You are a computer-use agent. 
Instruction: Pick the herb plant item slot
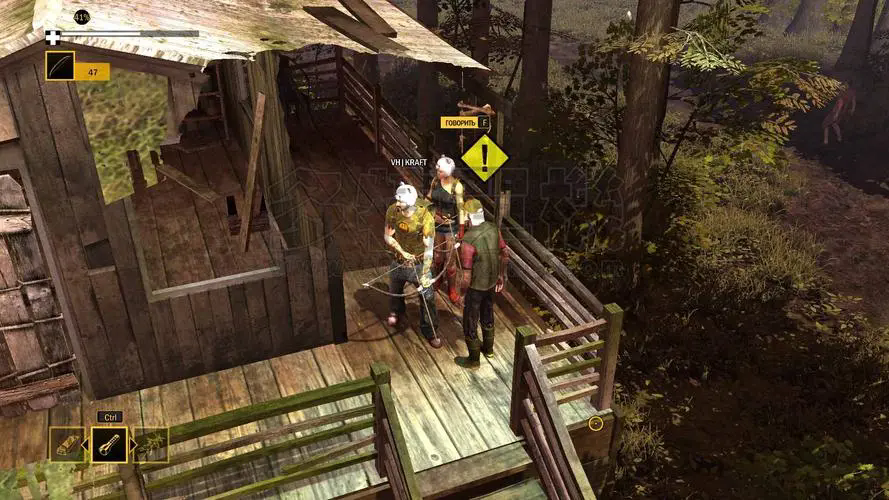click(x=152, y=445)
